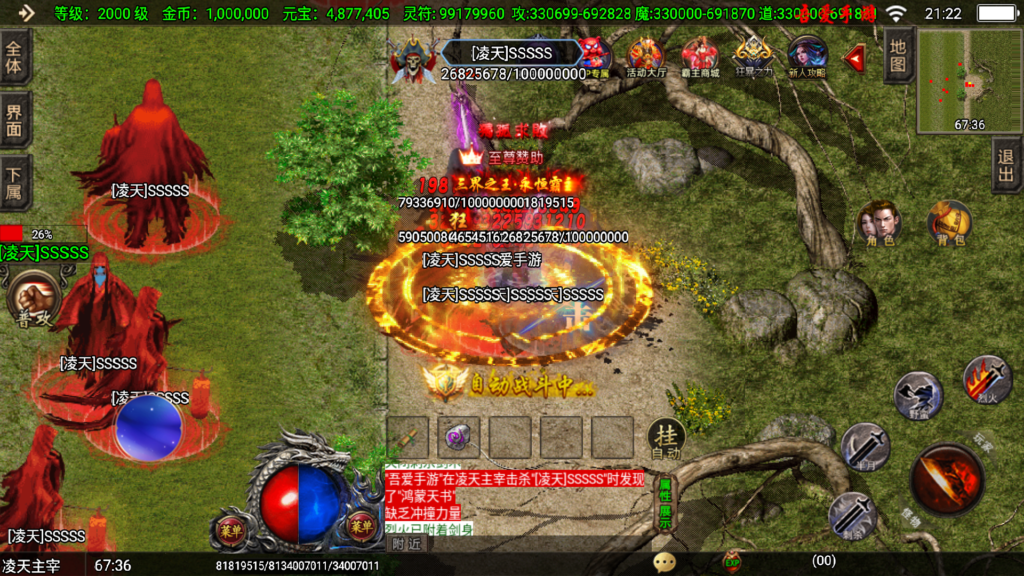Open the yellow chat bubble icon

664,562
